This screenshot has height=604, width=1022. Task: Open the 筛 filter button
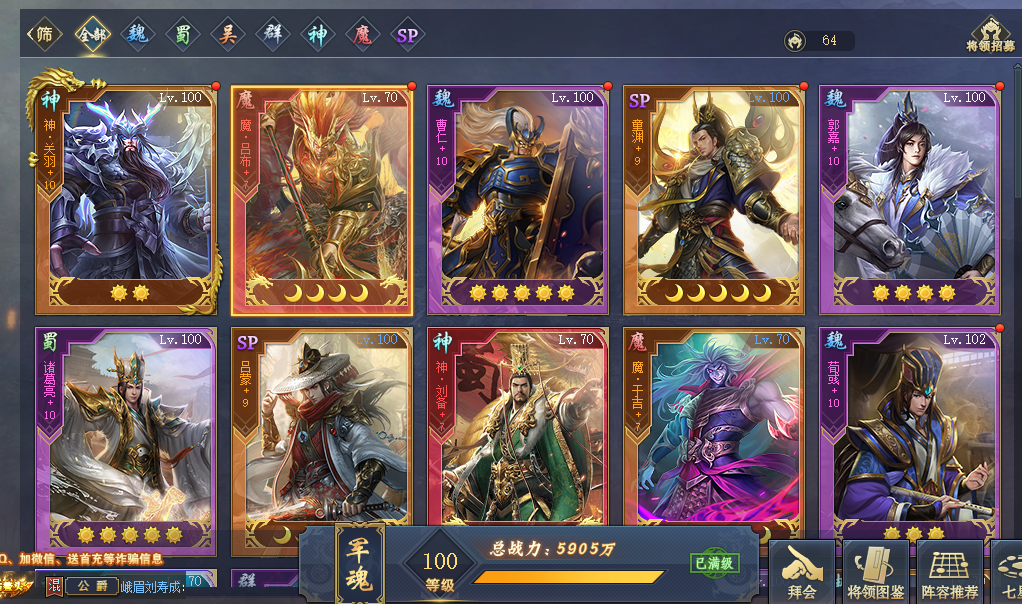coord(44,35)
